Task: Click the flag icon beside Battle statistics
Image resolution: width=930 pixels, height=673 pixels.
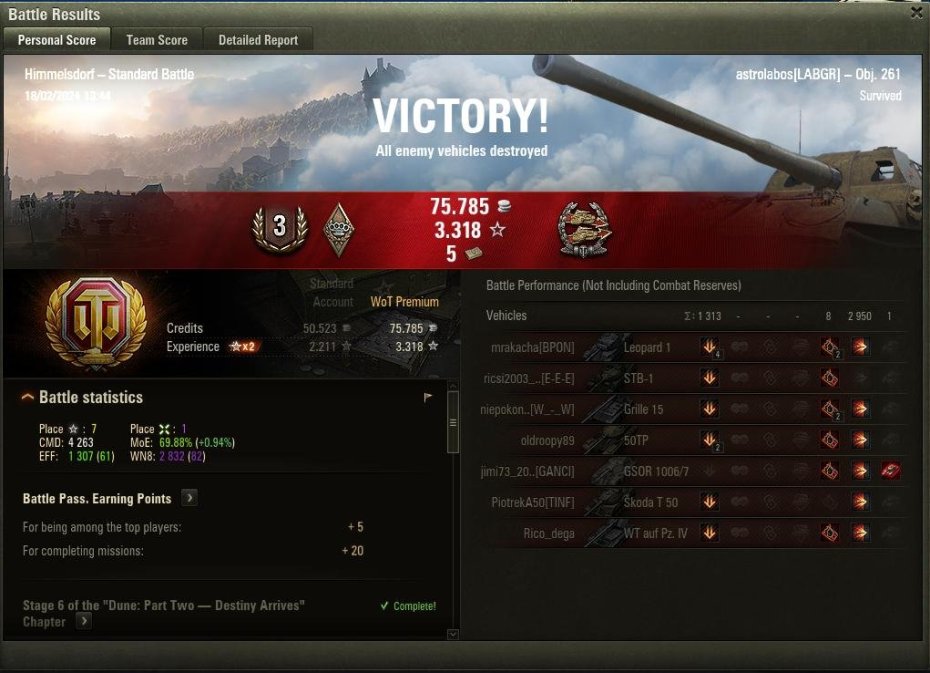Action: point(428,398)
